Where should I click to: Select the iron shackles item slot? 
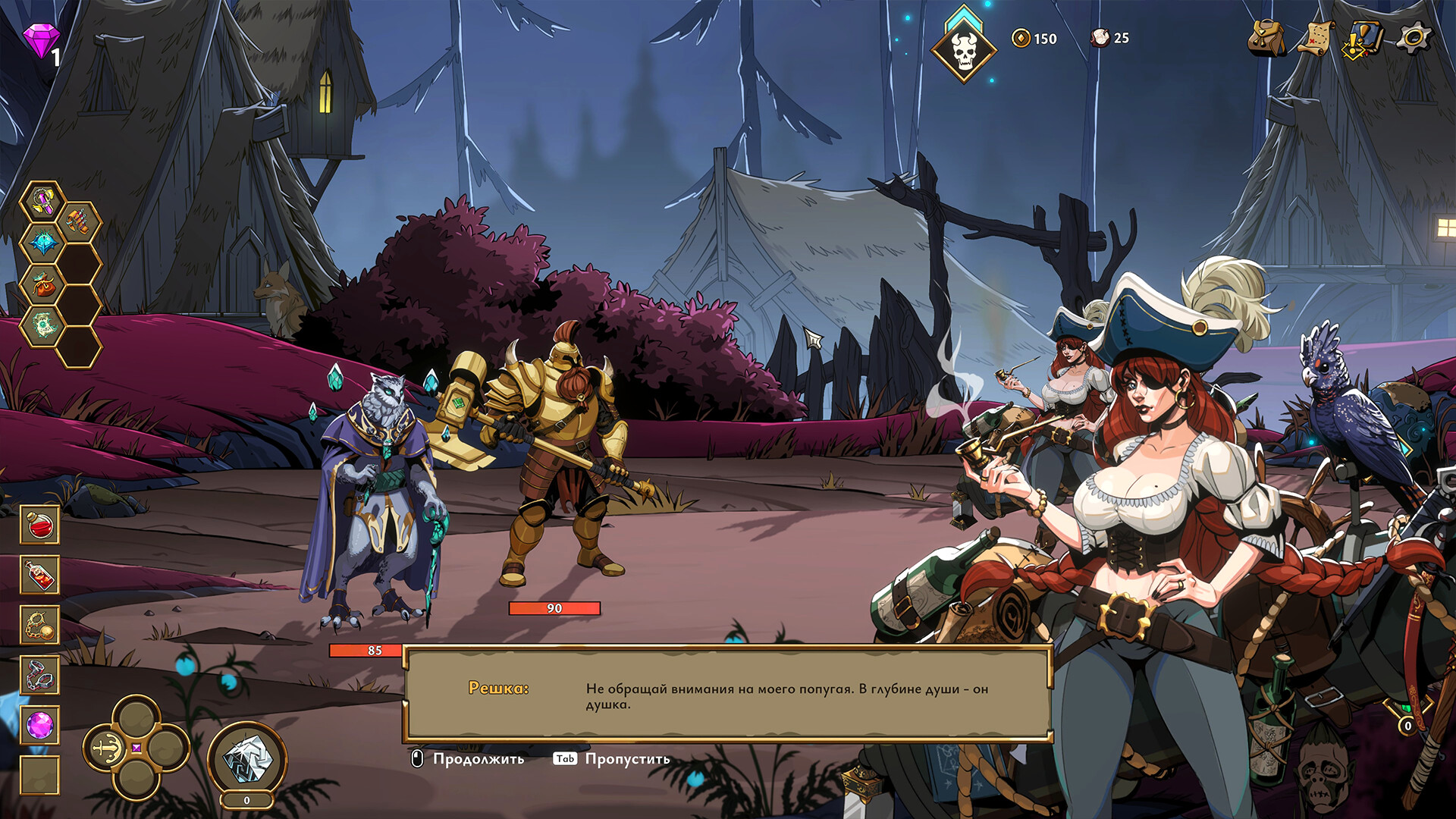point(39,675)
